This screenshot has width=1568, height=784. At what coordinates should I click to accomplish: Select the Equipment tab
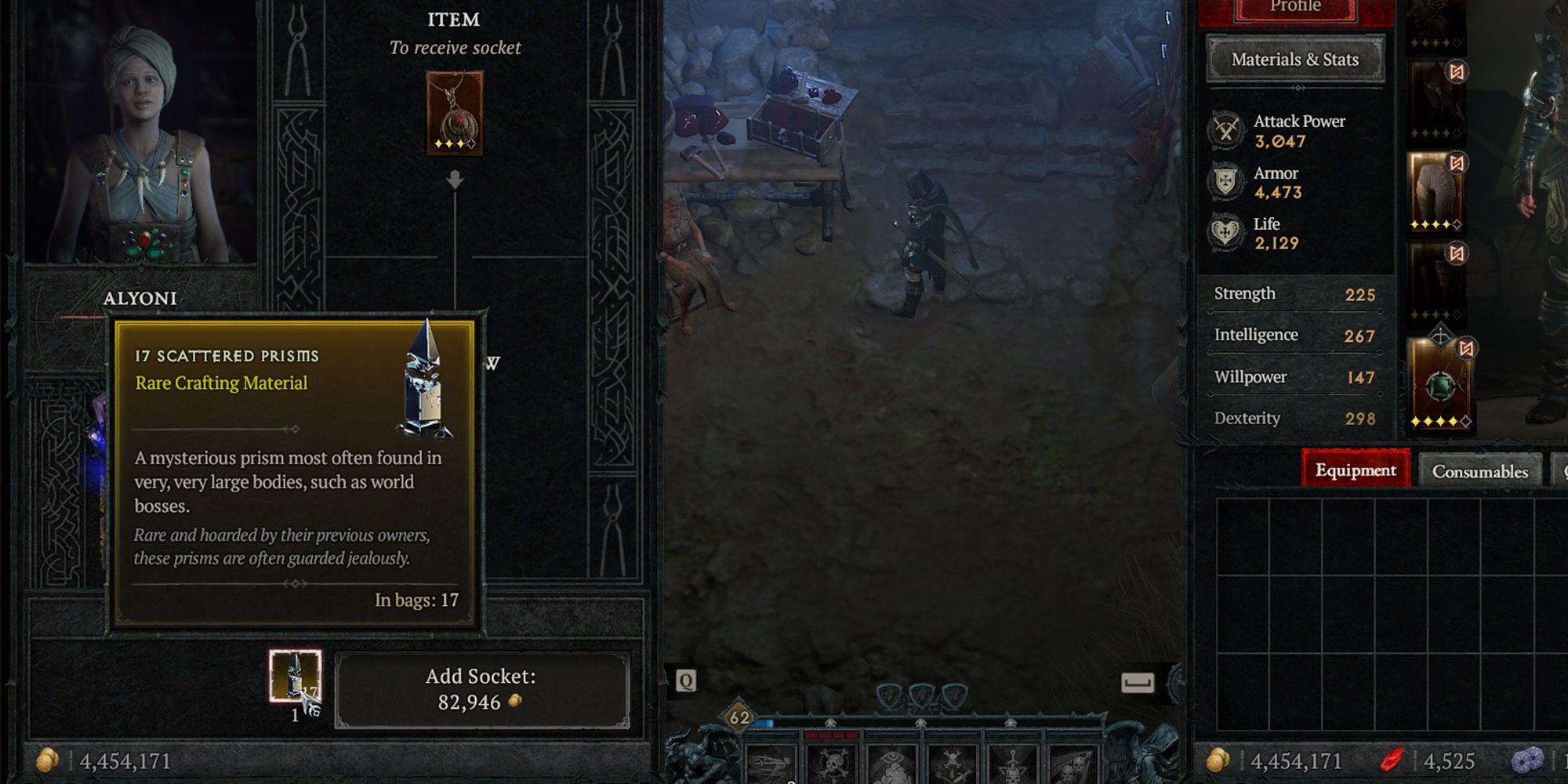tap(1356, 470)
